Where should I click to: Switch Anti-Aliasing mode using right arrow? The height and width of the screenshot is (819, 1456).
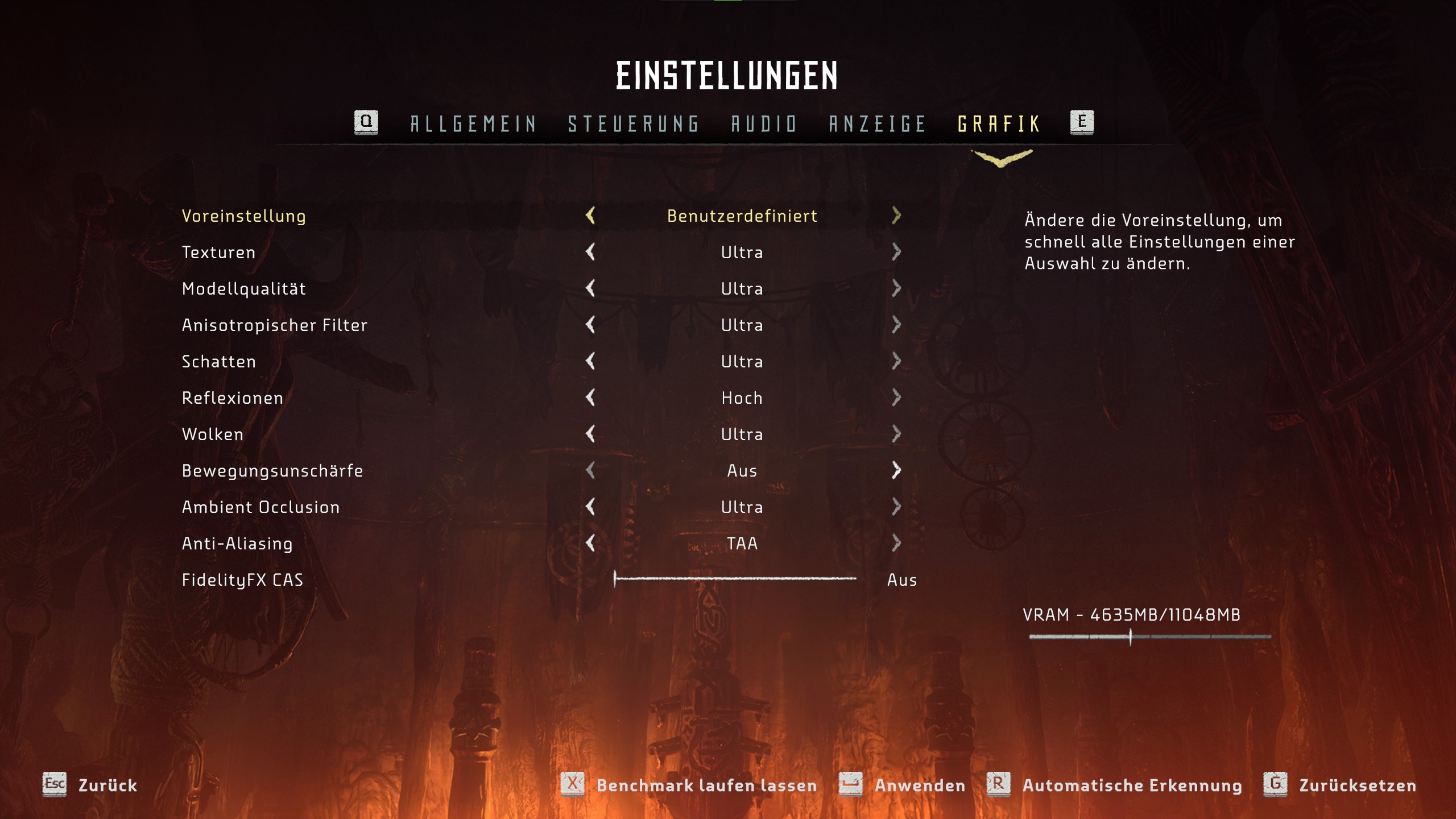coord(896,543)
